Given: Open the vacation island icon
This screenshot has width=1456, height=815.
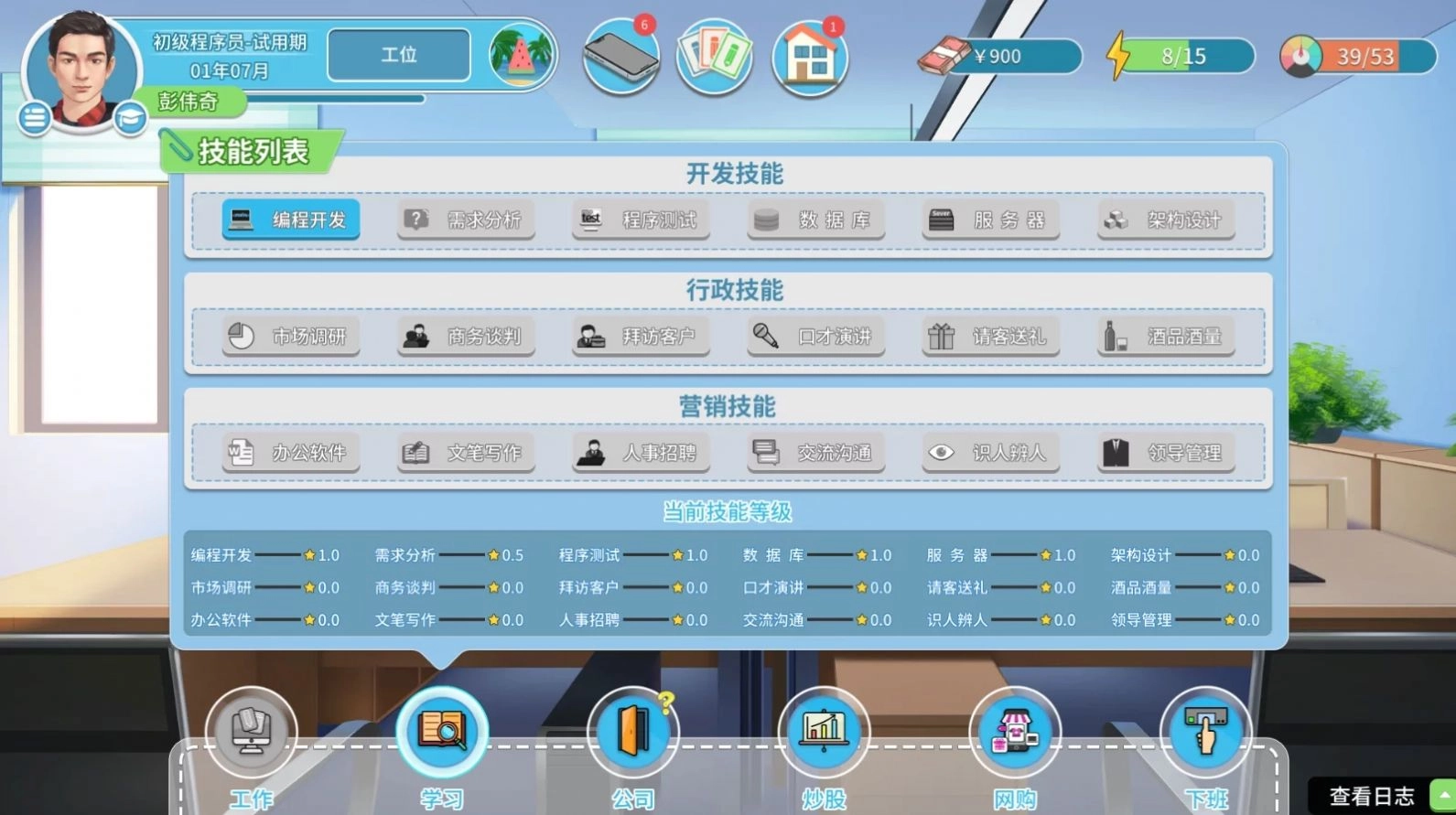Looking at the screenshot, I should [519, 55].
